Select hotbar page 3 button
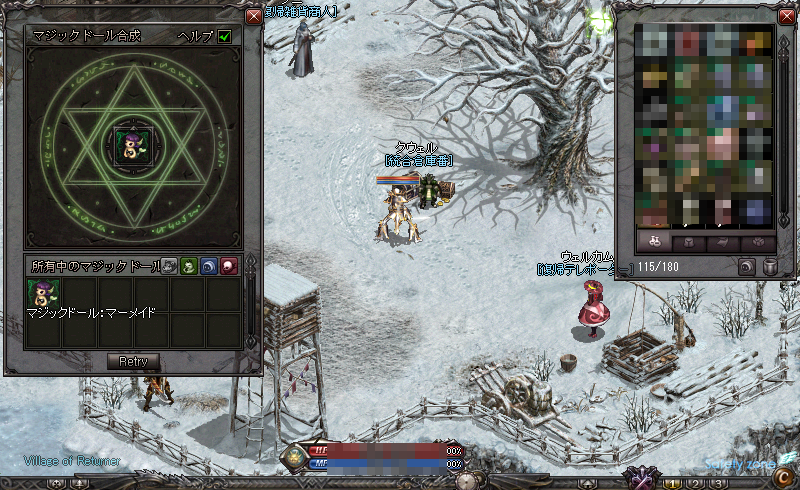The width and height of the screenshot is (800, 490). point(716,484)
